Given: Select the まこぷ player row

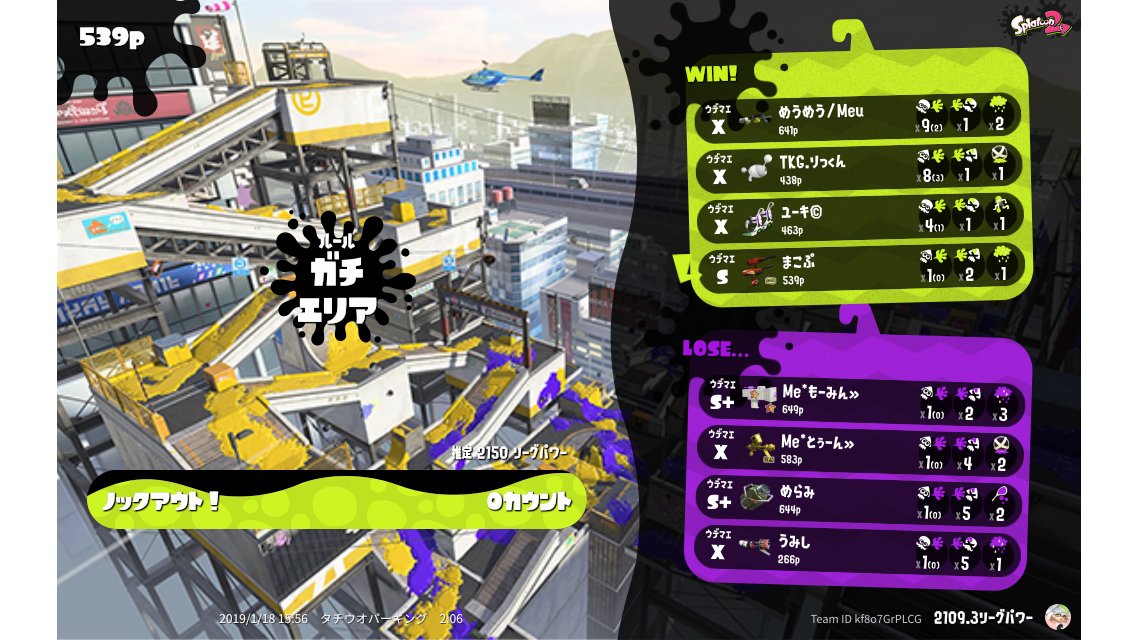Looking at the screenshot, I should click(858, 266).
